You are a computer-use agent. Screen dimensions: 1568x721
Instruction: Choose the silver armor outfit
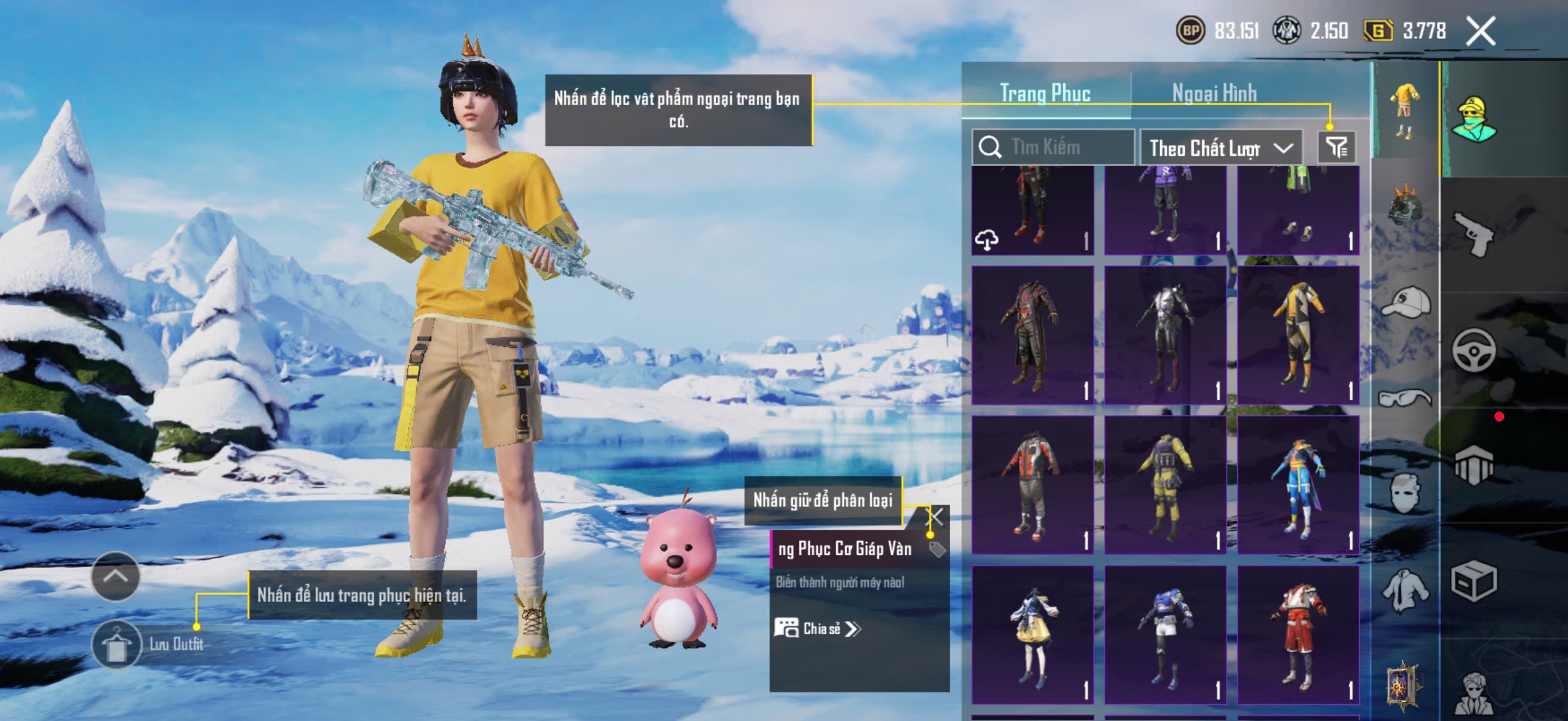click(1165, 335)
